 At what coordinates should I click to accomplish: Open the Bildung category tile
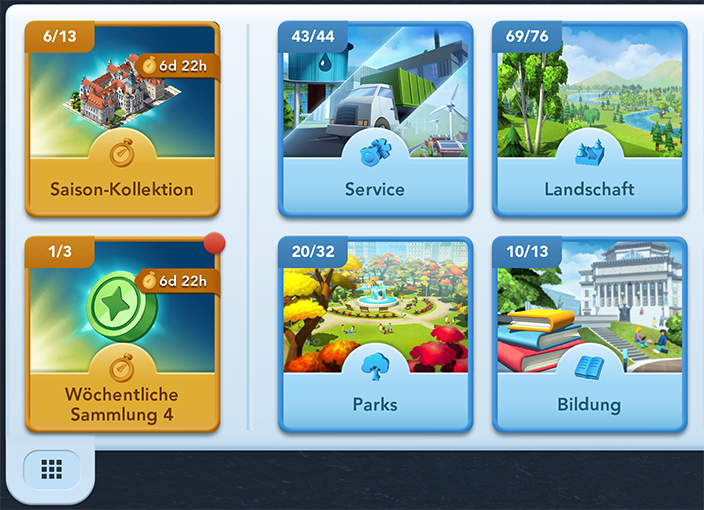[x=589, y=335]
